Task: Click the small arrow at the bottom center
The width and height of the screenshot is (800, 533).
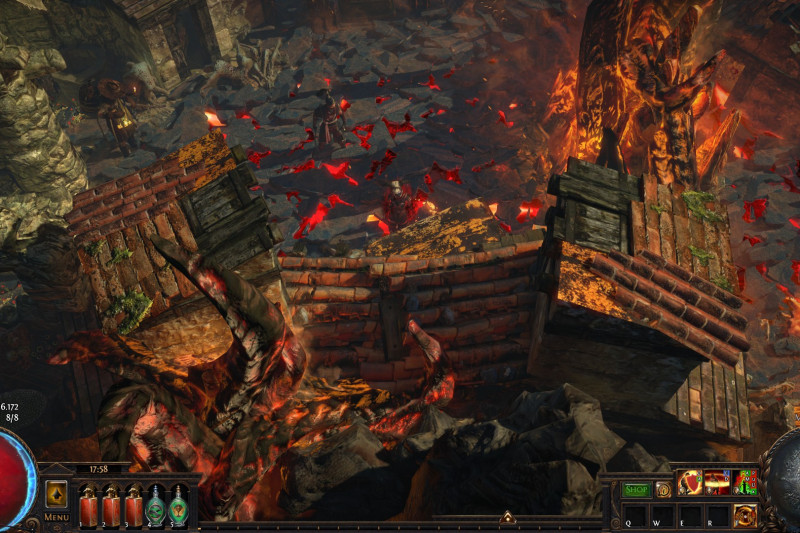Action: click(x=507, y=518)
